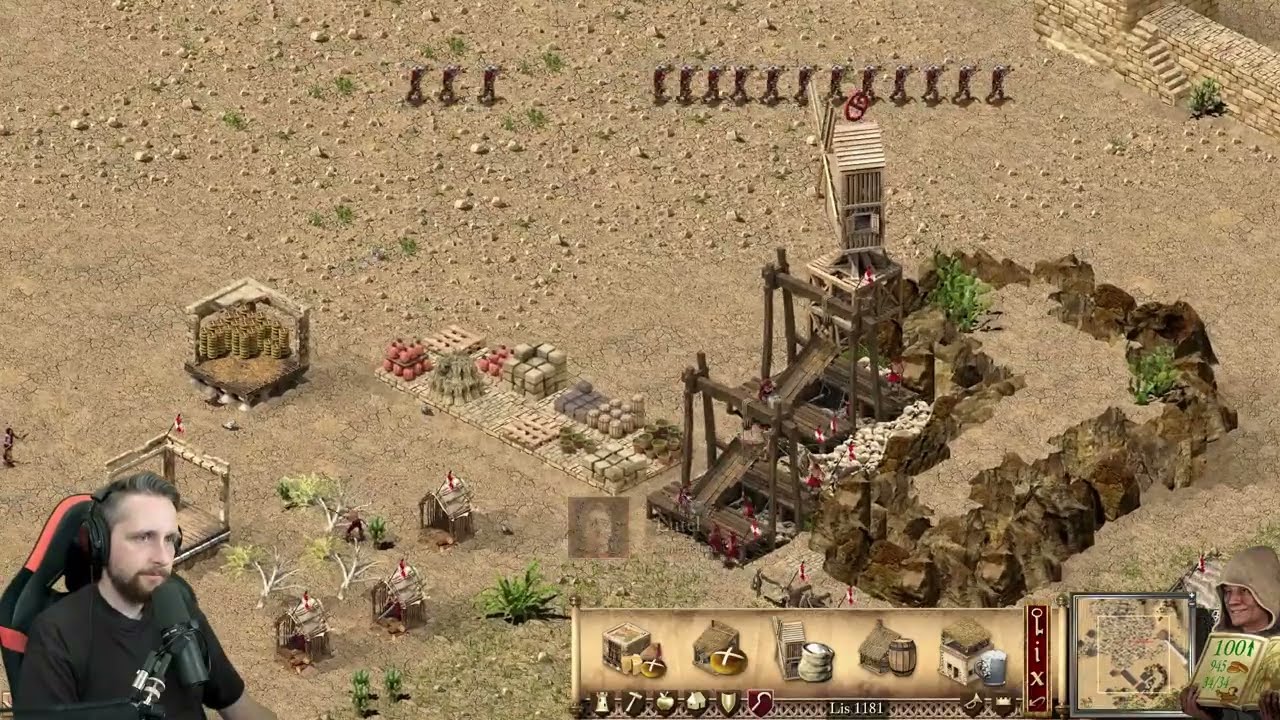This screenshot has height=720, width=1280.
Task: Switch to the apple farm category
Action: 665,704
